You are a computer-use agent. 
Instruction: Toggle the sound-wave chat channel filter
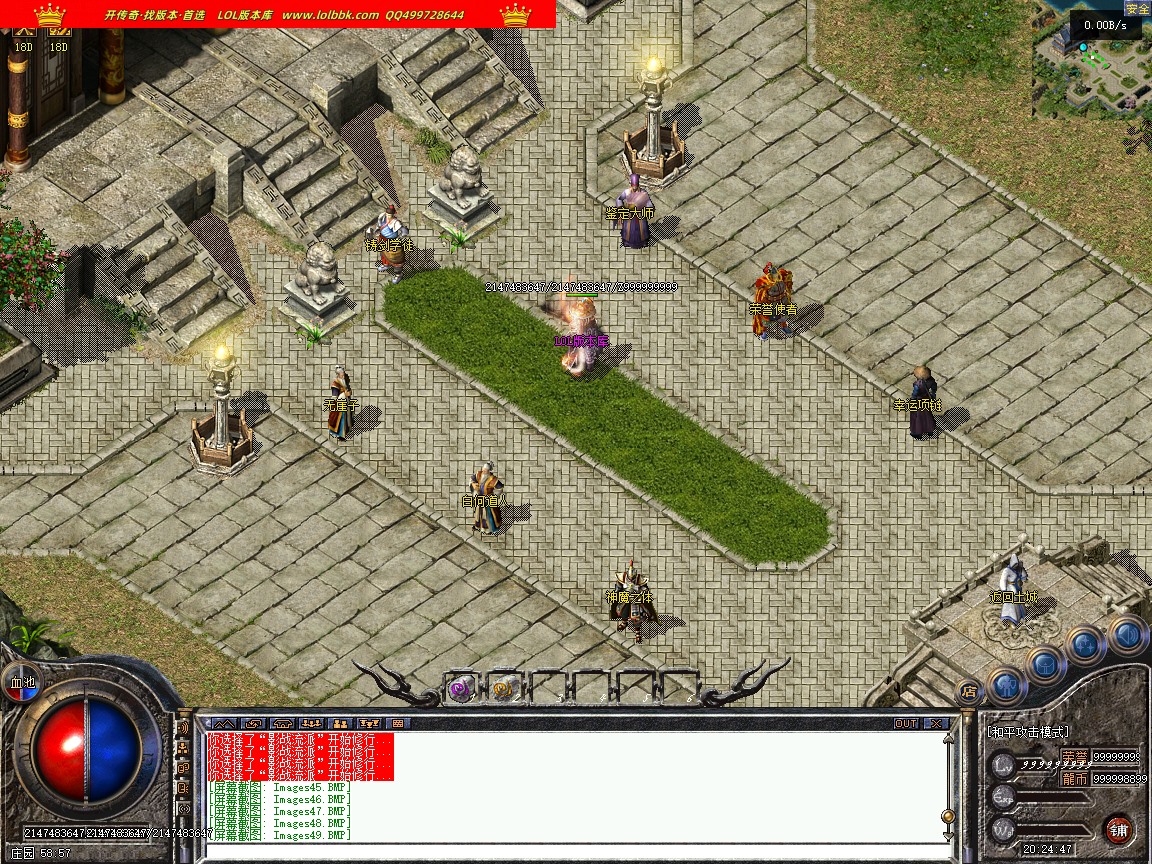pyautogui.click(x=183, y=729)
